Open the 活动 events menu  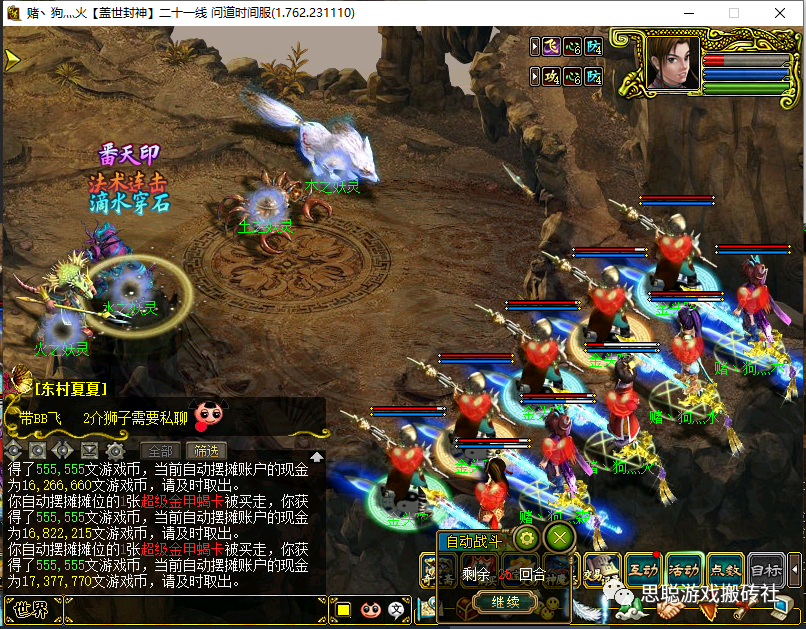click(x=684, y=569)
